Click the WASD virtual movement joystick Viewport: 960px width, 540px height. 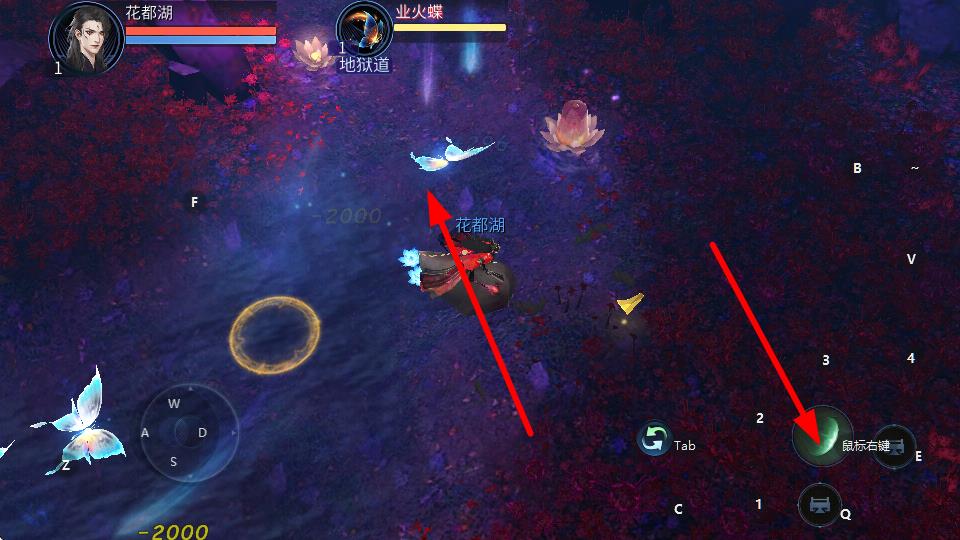coord(188,432)
